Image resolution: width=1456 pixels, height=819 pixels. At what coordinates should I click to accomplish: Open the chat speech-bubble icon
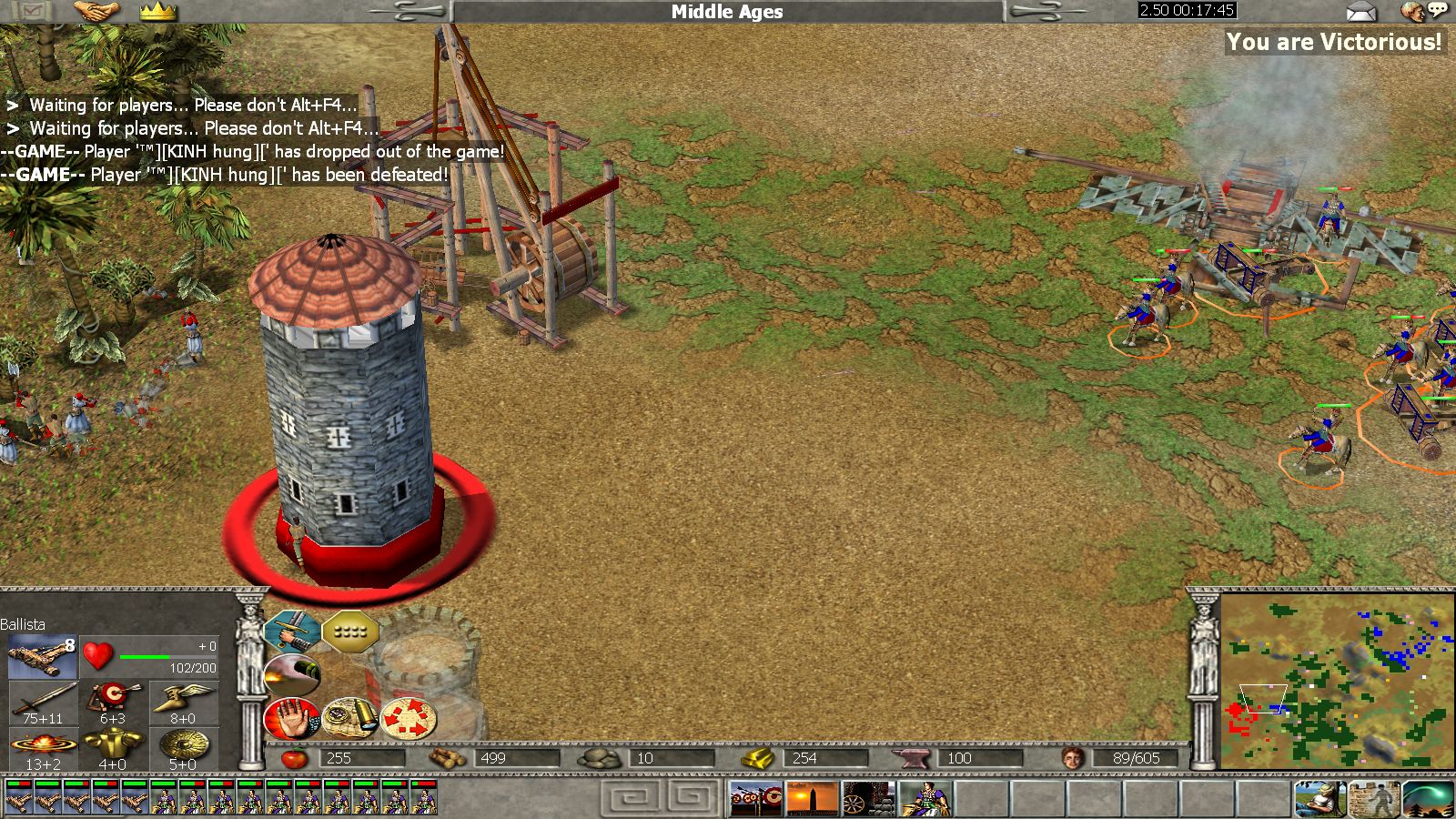(x=1424, y=11)
